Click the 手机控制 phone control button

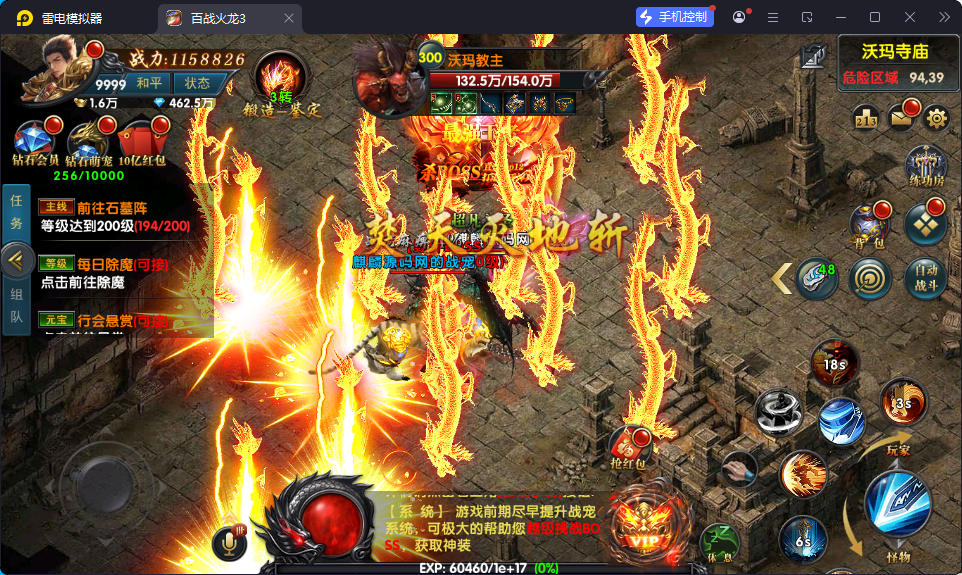pos(676,17)
